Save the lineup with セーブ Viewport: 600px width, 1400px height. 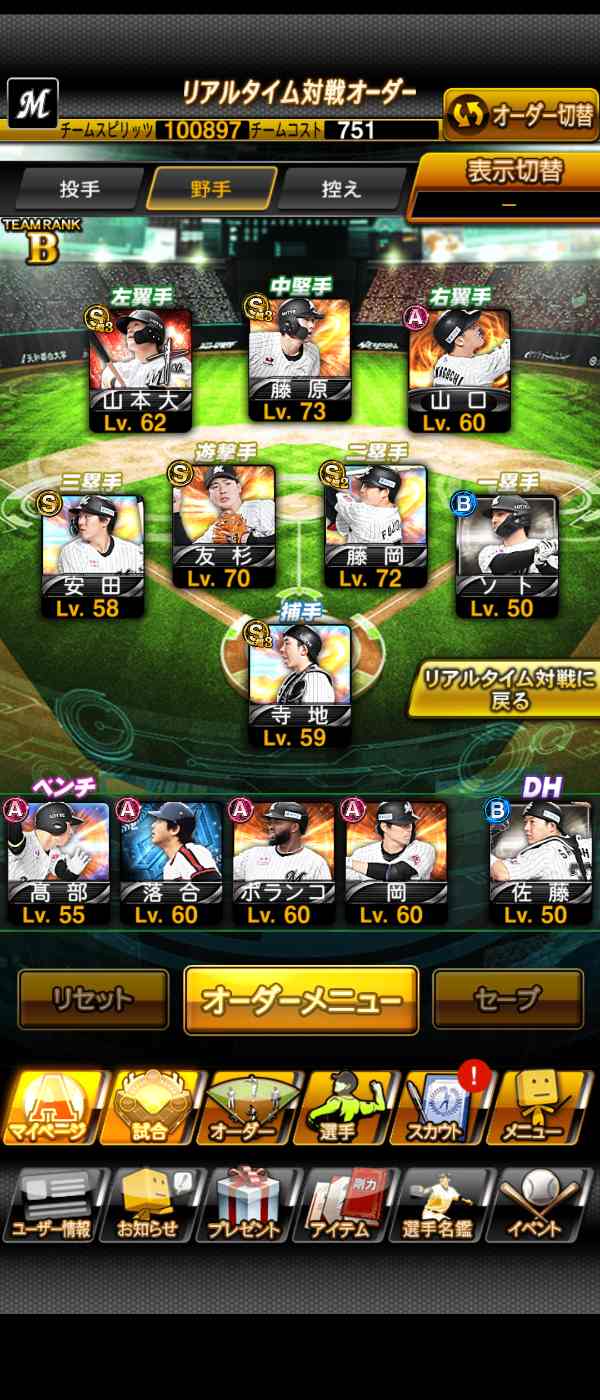point(507,999)
